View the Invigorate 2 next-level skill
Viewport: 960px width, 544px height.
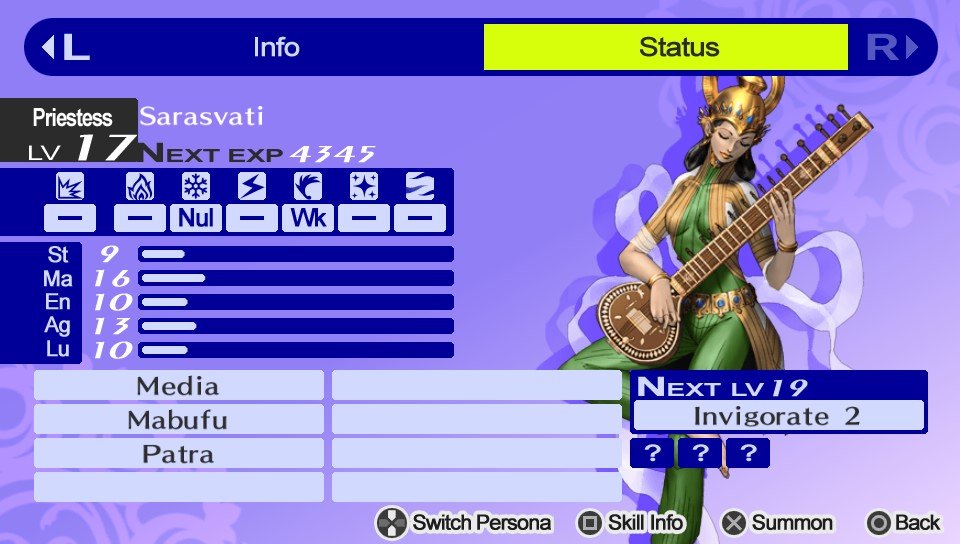[778, 416]
